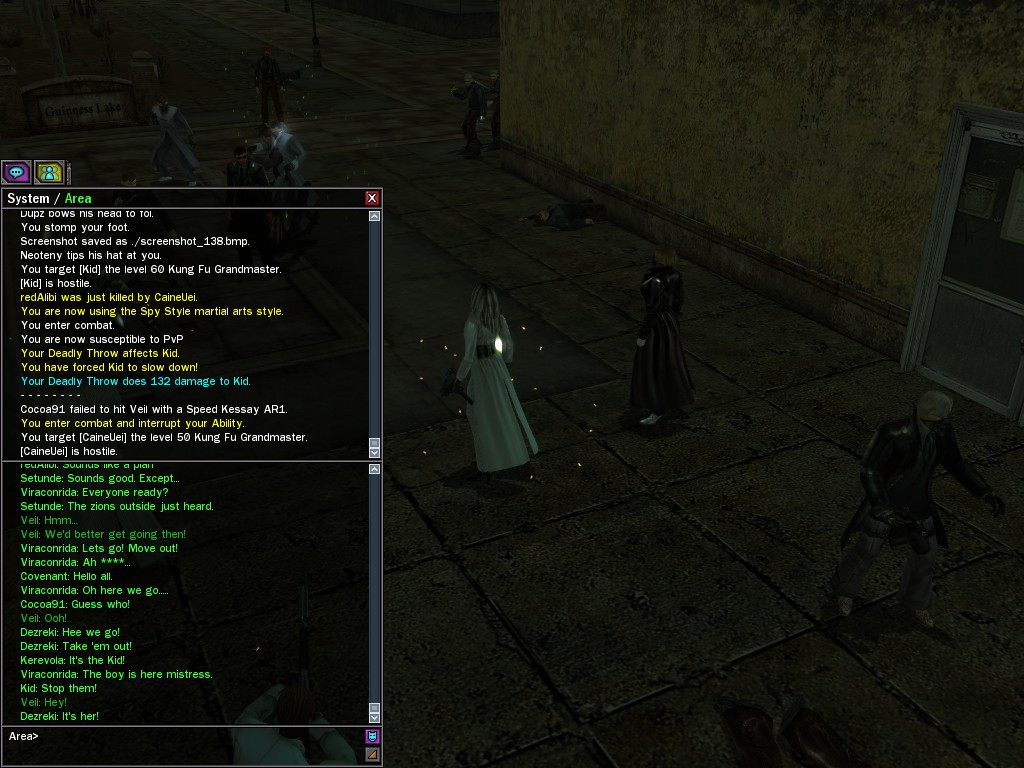Image resolution: width=1024 pixels, height=768 pixels.
Task: Open the purple speech bubble chat icon
Action: [x=17, y=172]
